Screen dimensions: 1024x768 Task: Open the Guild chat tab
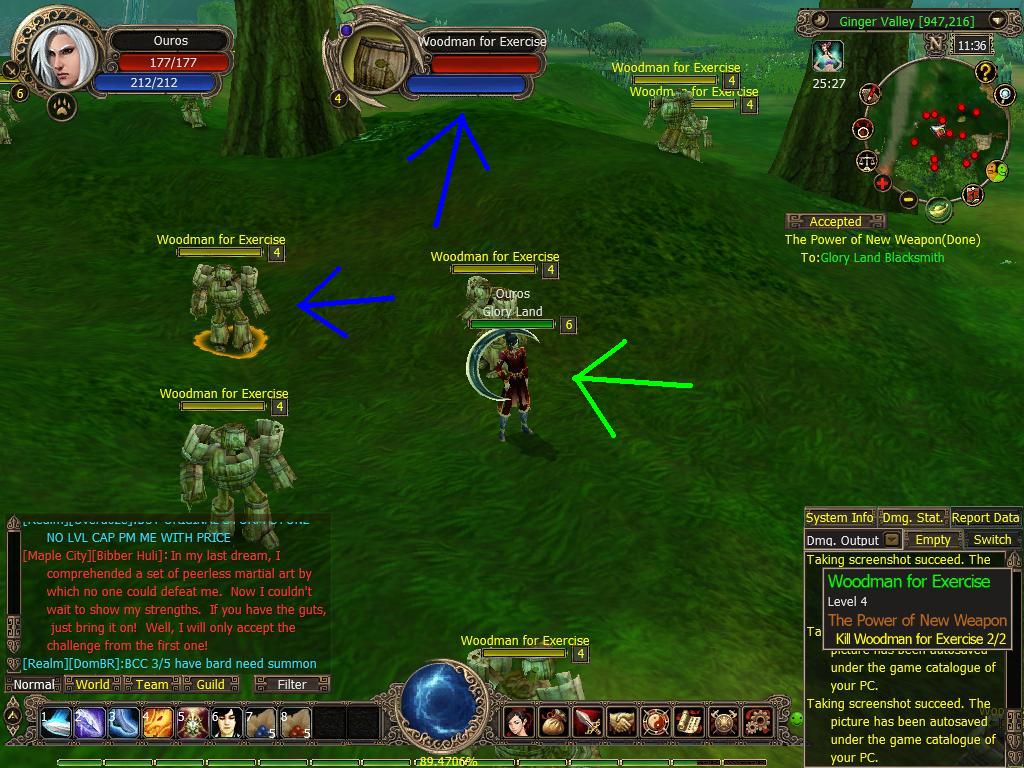pos(210,684)
